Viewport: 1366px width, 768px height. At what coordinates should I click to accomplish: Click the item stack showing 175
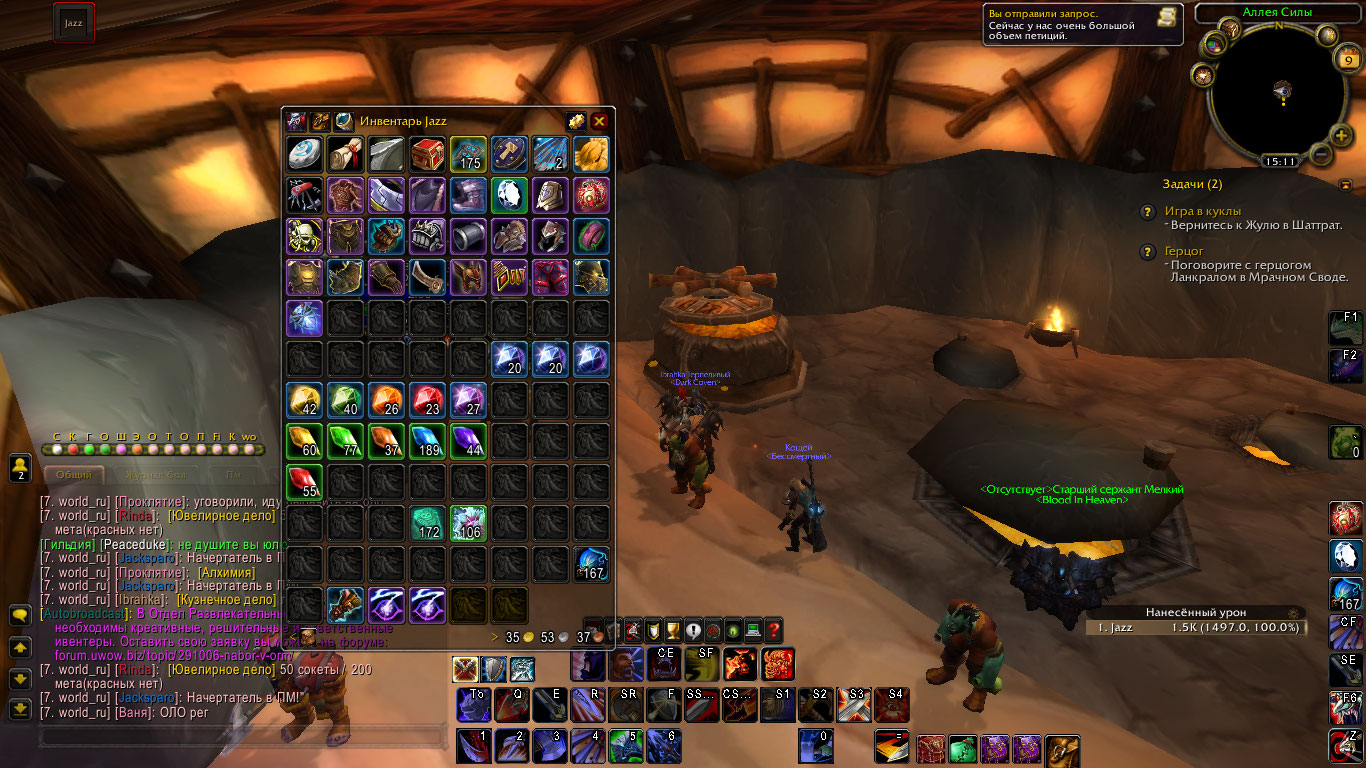point(468,153)
